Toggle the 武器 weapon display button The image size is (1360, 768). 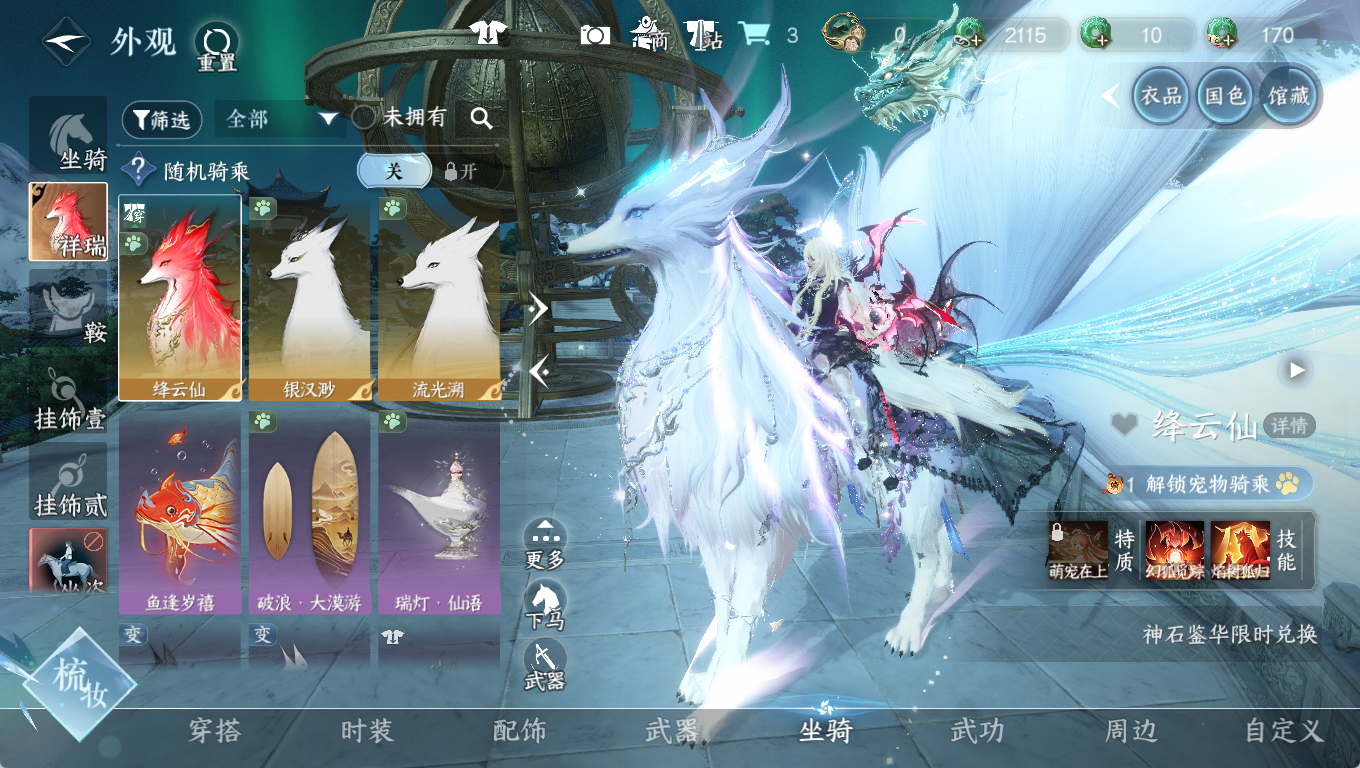coord(544,665)
